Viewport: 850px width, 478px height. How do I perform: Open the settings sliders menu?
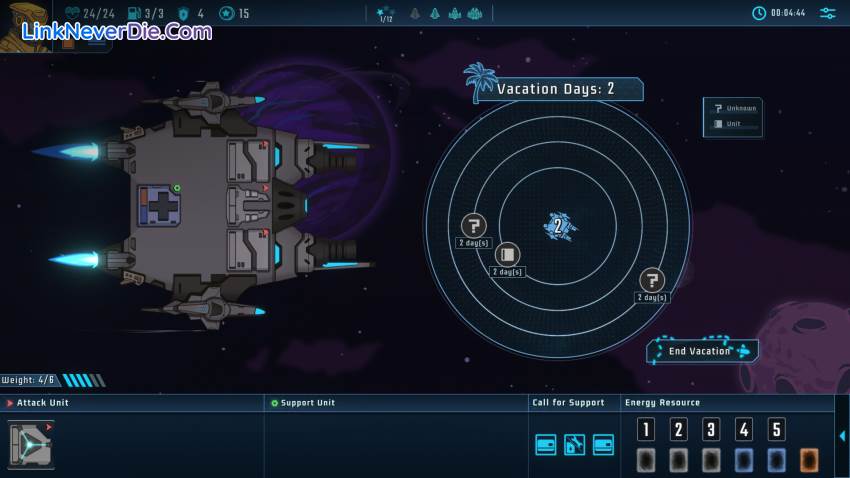tap(828, 13)
